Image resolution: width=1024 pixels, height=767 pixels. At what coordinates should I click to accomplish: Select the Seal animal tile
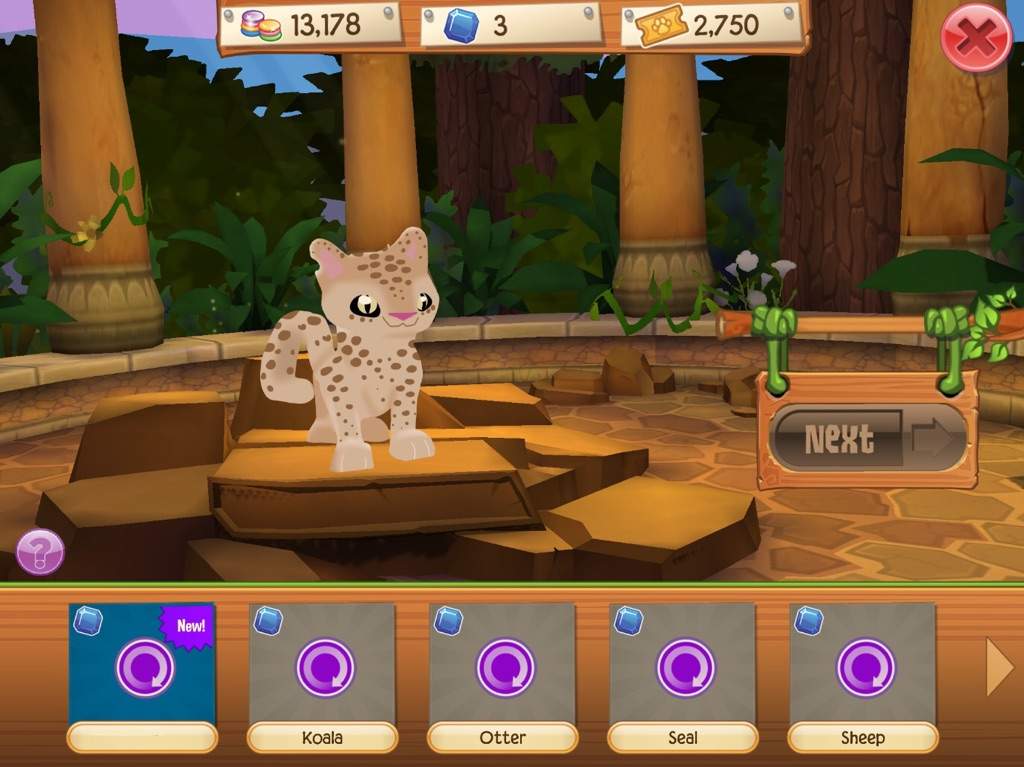[682, 666]
